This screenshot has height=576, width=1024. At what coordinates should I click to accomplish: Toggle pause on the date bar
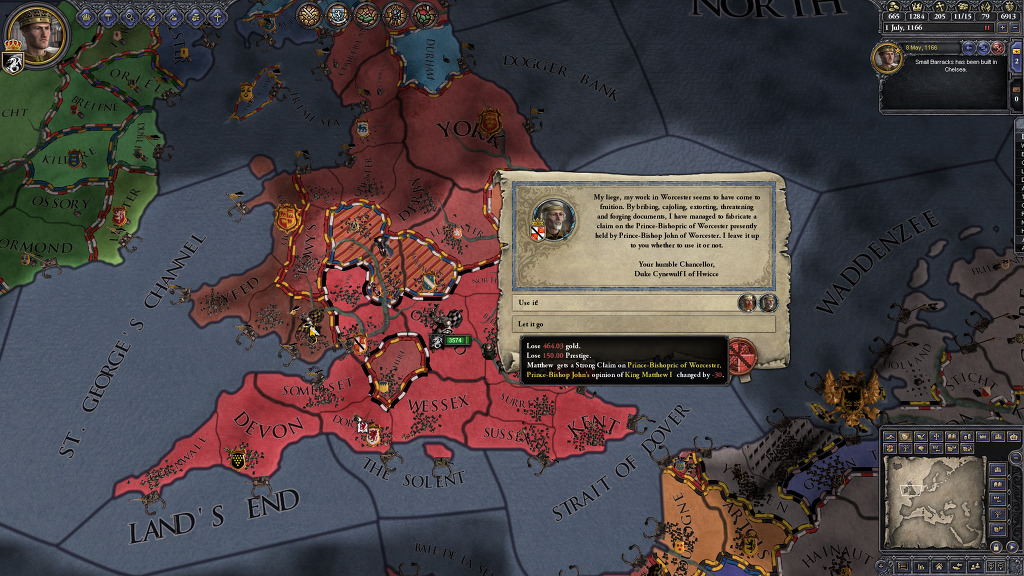pyautogui.click(x=986, y=28)
